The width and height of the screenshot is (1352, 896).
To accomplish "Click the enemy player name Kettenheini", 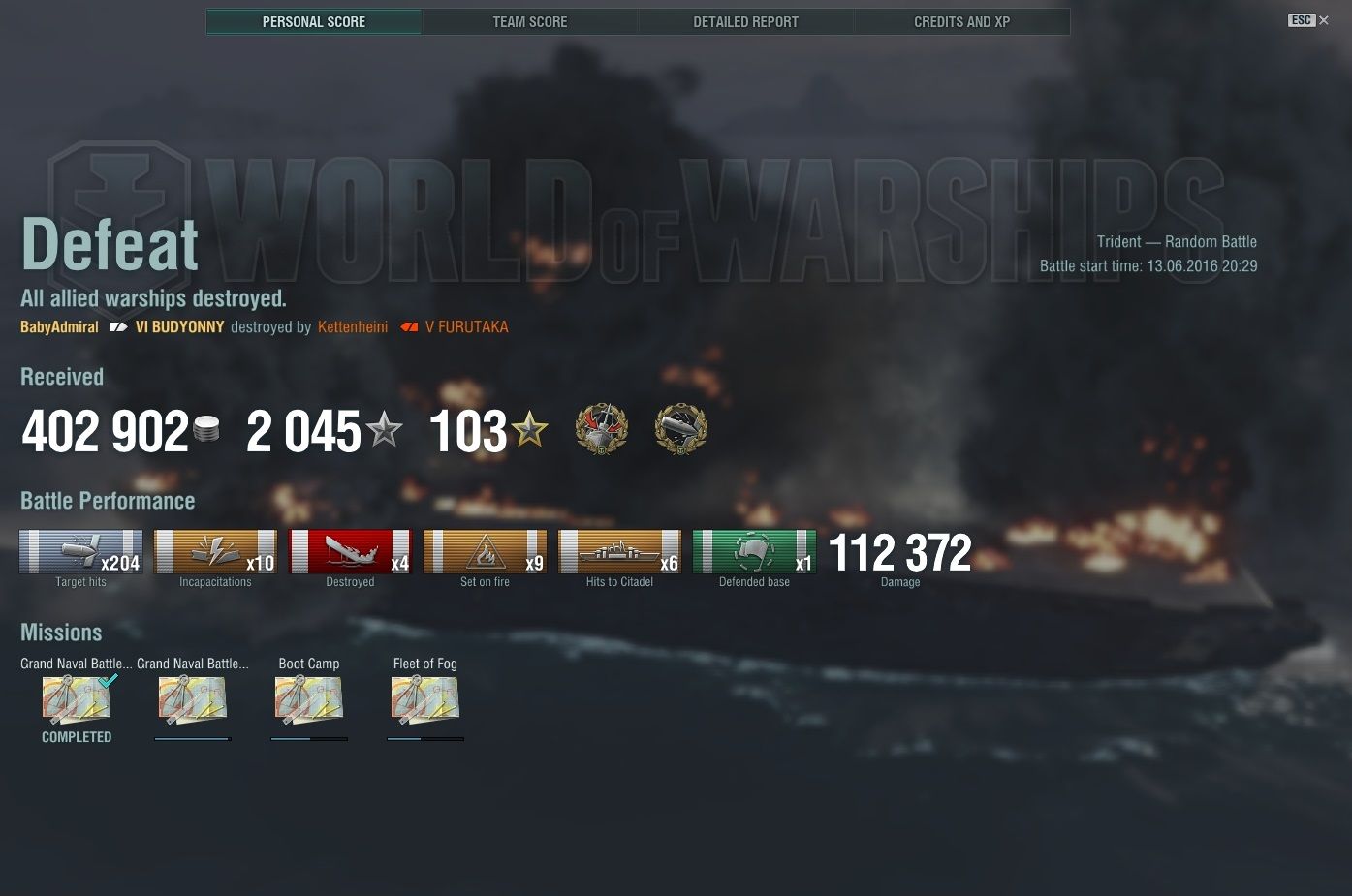I will click(x=353, y=327).
